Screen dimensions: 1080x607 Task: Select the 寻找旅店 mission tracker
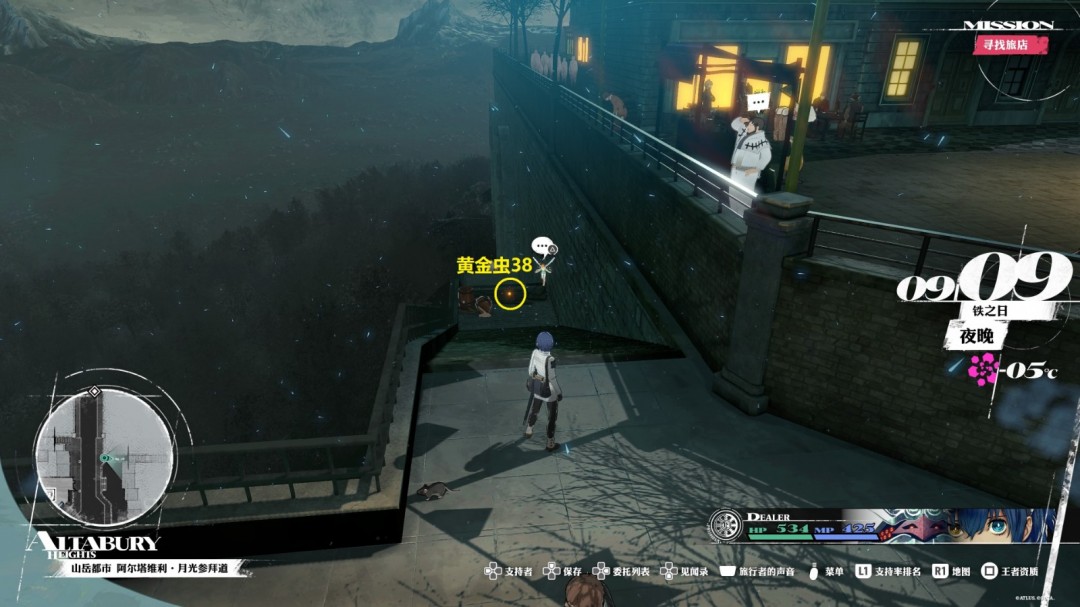(1011, 45)
